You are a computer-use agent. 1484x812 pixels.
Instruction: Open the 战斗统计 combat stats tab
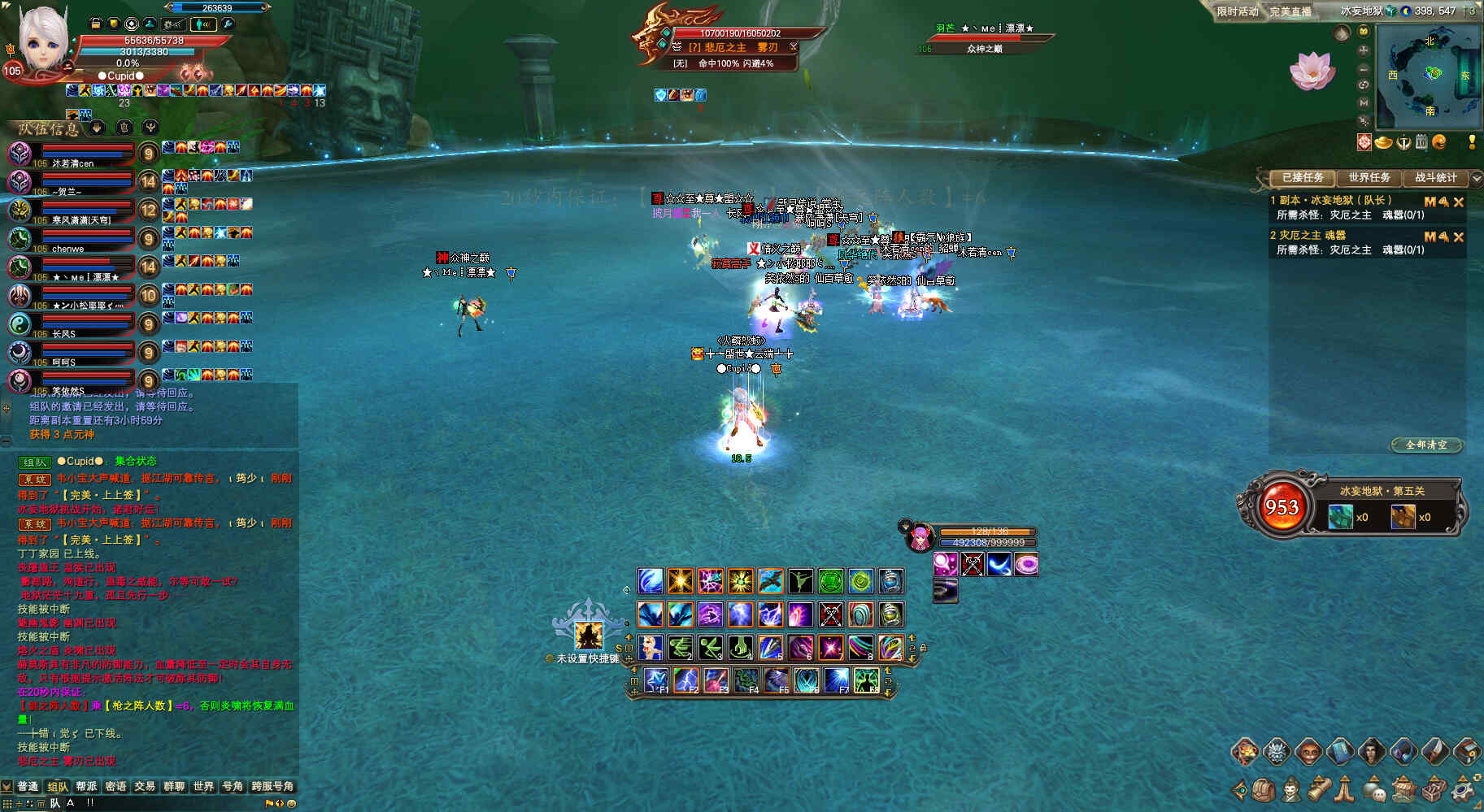tap(1435, 177)
